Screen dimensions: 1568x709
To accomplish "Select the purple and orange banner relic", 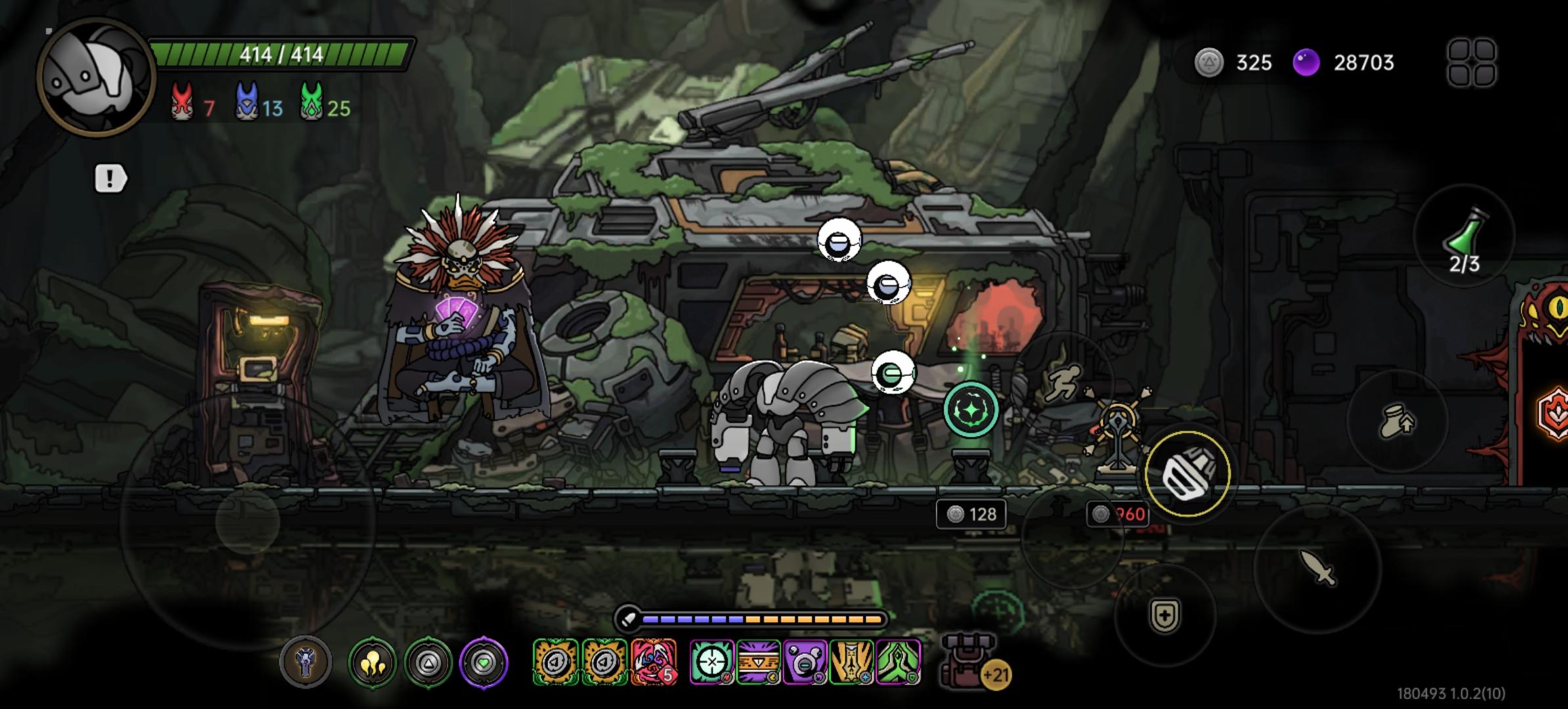I will coord(758,662).
